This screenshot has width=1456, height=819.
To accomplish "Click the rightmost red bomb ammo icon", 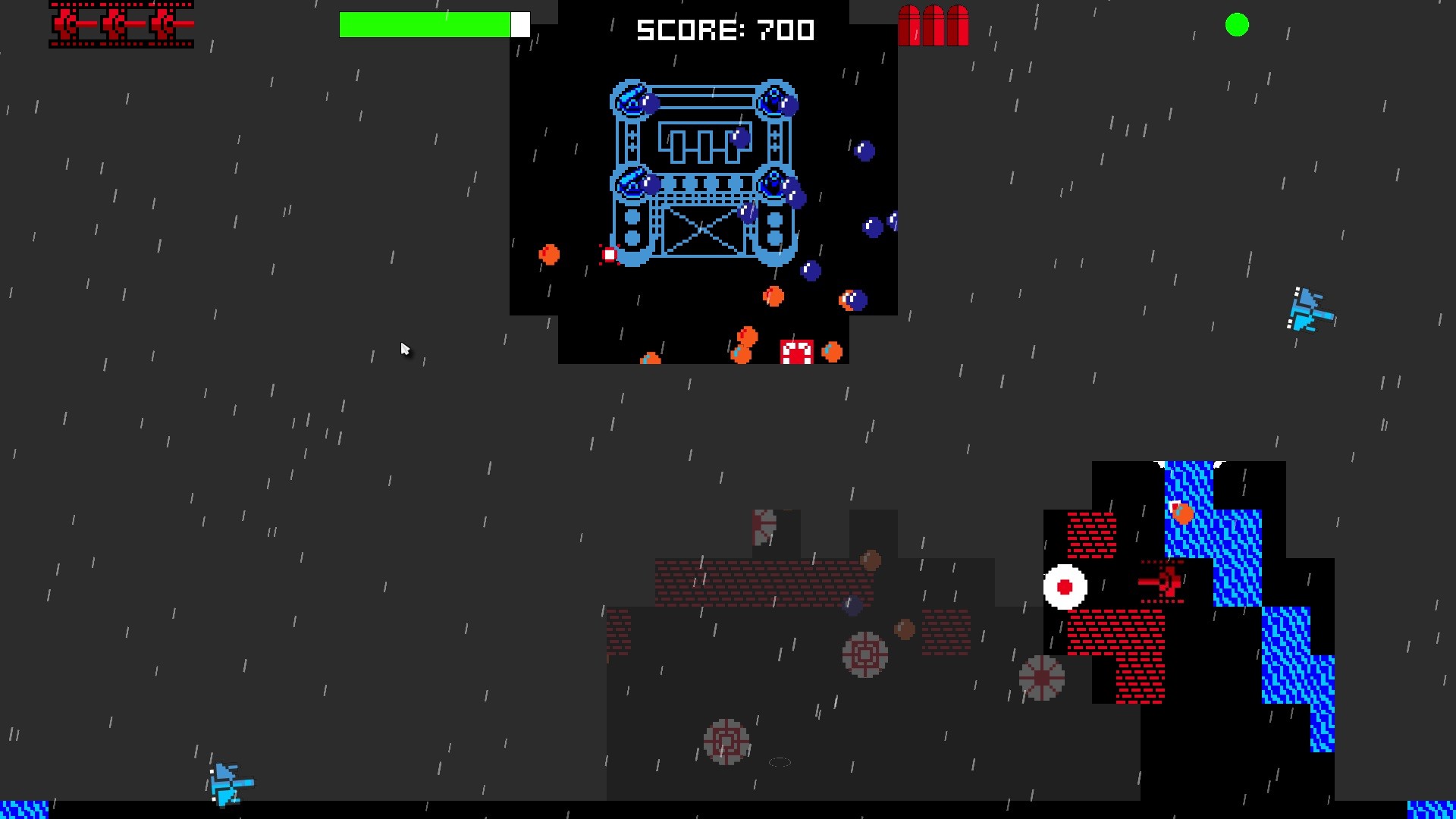I will [x=958, y=27].
